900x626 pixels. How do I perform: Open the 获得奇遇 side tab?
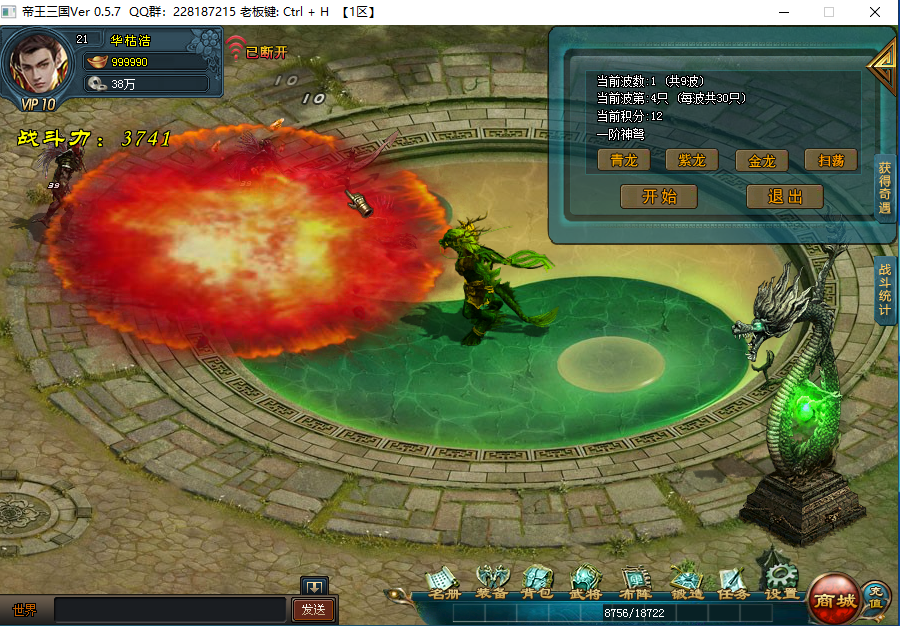pos(885,188)
